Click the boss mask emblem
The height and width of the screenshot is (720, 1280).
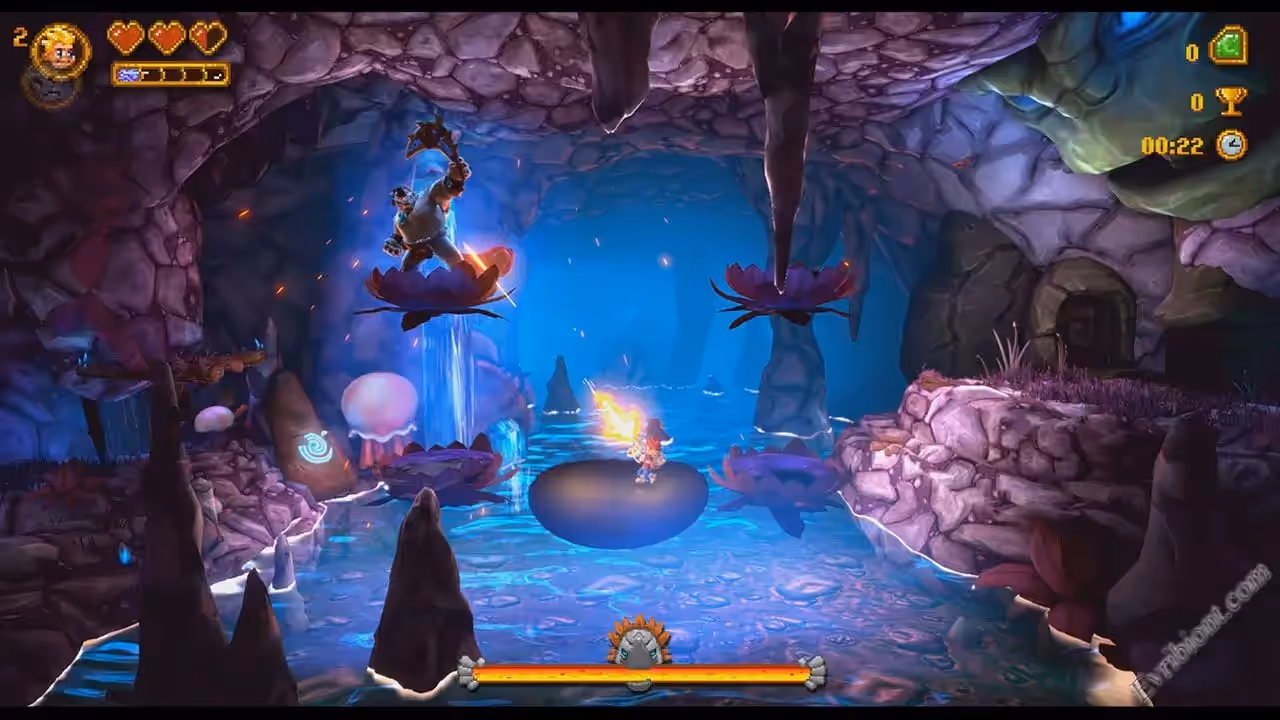[639, 642]
